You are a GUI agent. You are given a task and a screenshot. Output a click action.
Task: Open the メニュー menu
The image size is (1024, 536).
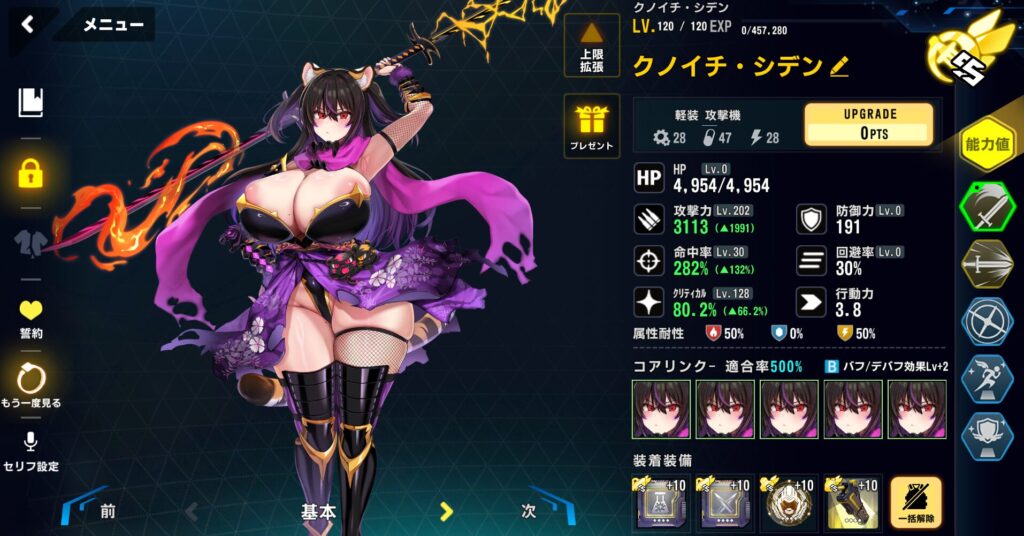coord(112,25)
